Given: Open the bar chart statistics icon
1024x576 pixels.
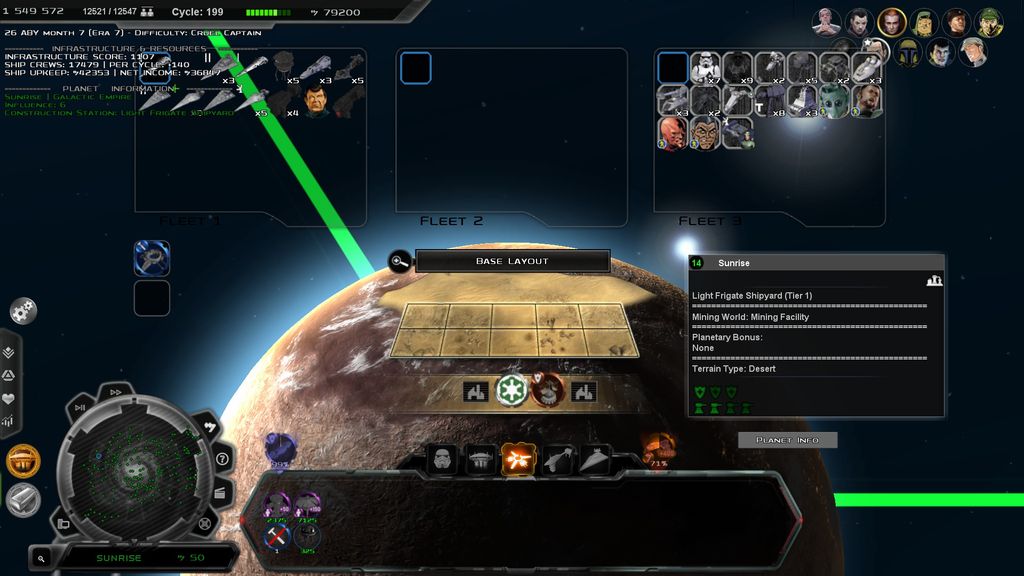Looking at the screenshot, I should coord(9,421).
